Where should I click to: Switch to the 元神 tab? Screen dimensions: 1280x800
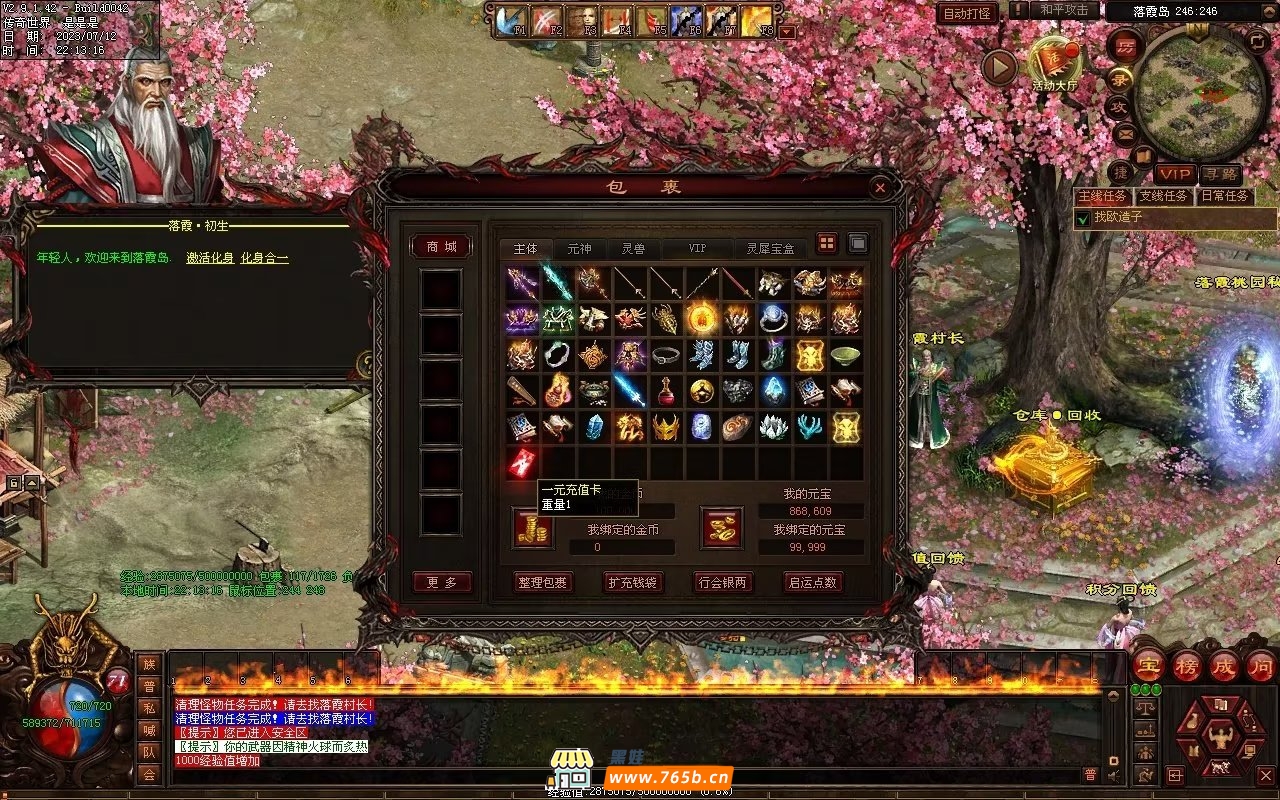pyautogui.click(x=579, y=248)
